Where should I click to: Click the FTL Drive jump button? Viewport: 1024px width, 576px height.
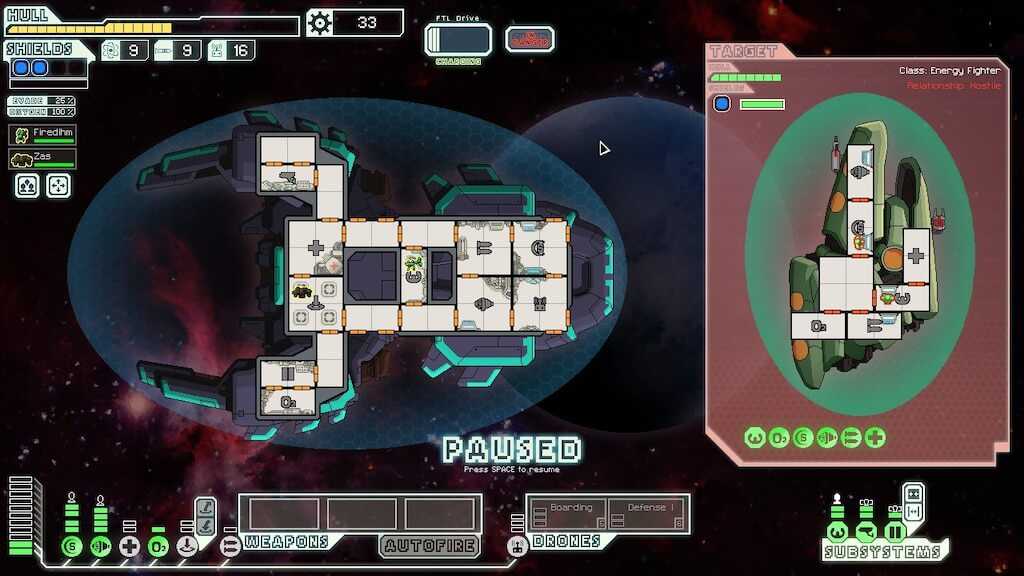(x=458, y=40)
